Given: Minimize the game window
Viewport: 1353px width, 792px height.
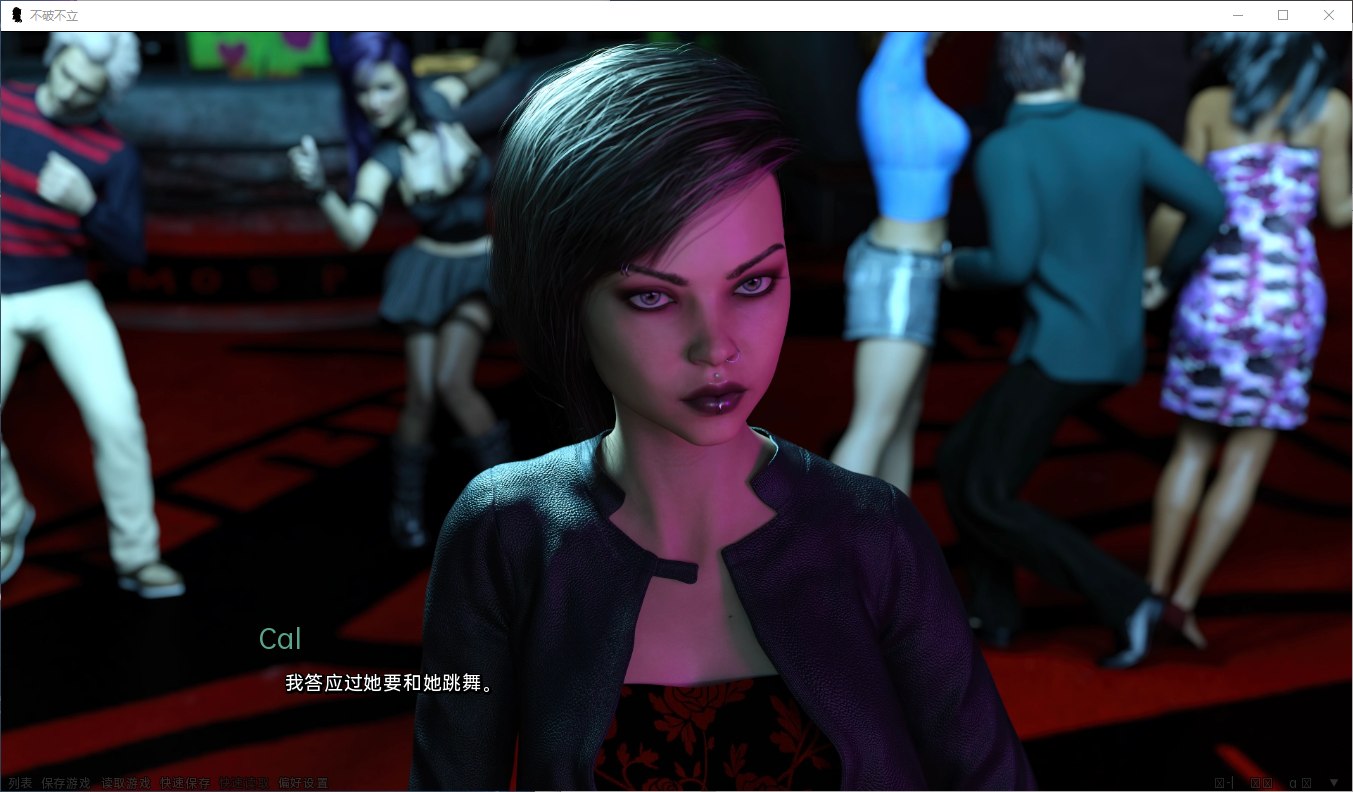Looking at the screenshot, I should pyautogui.click(x=1237, y=15).
